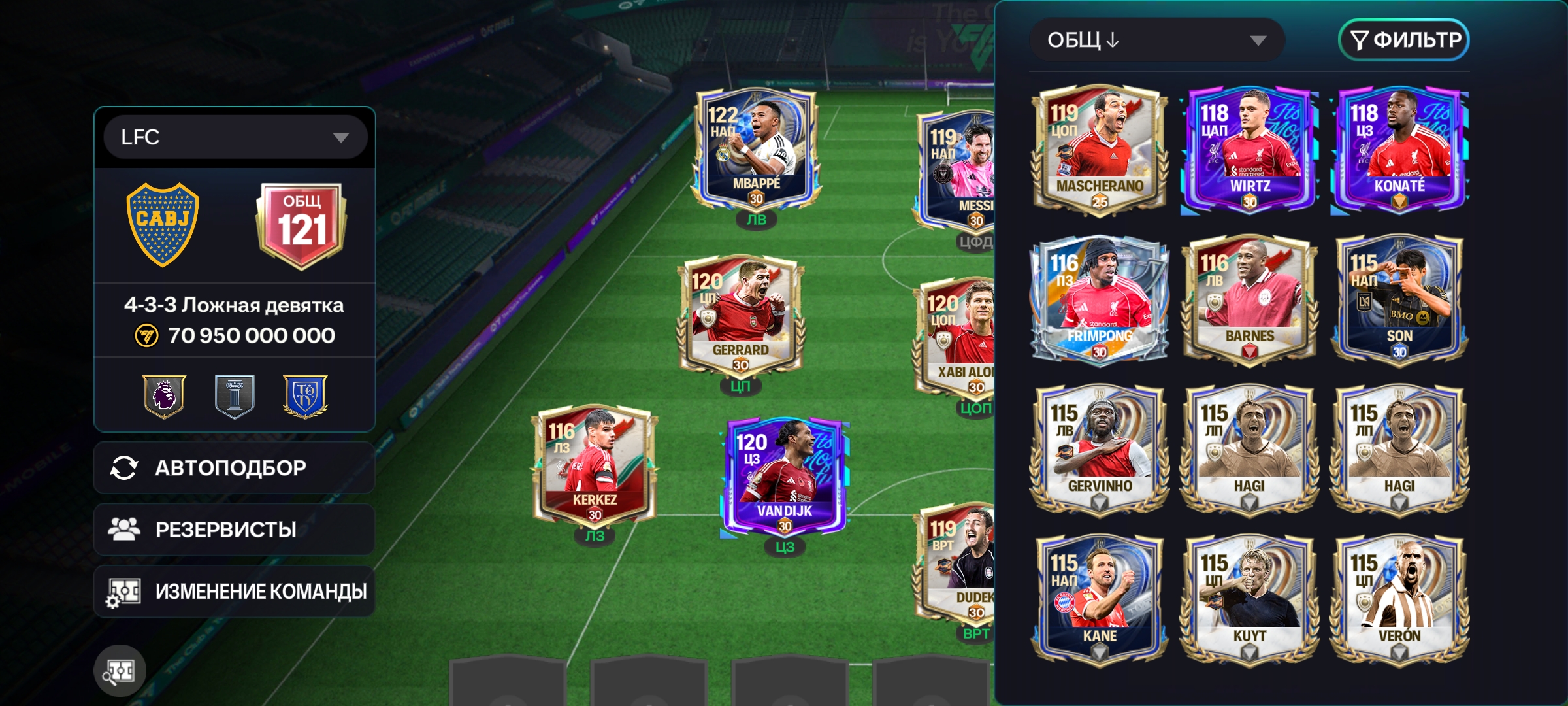Image resolution: width=1568 pixels, height=706 pixels.
Task: Open the РЕЗЕРВИСТЫ reserves list
Action: click(x=234, y=529)
